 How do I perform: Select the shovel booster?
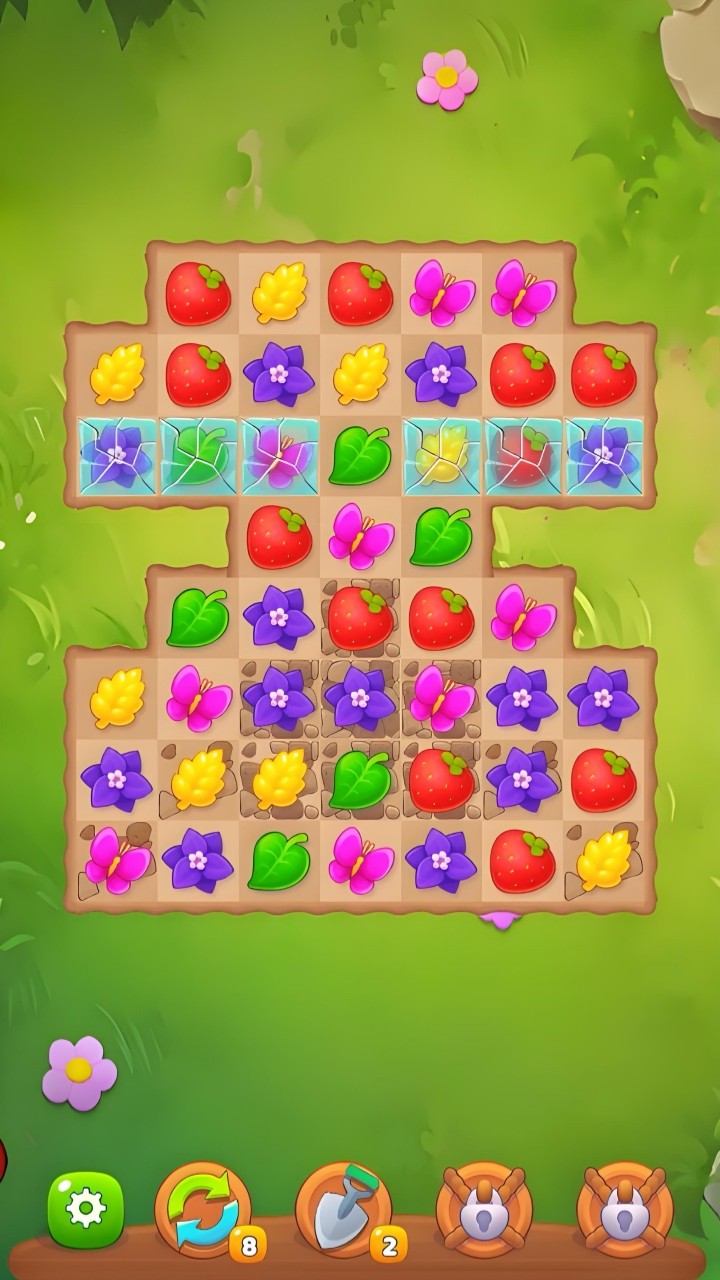click(x=344, y=1209)
